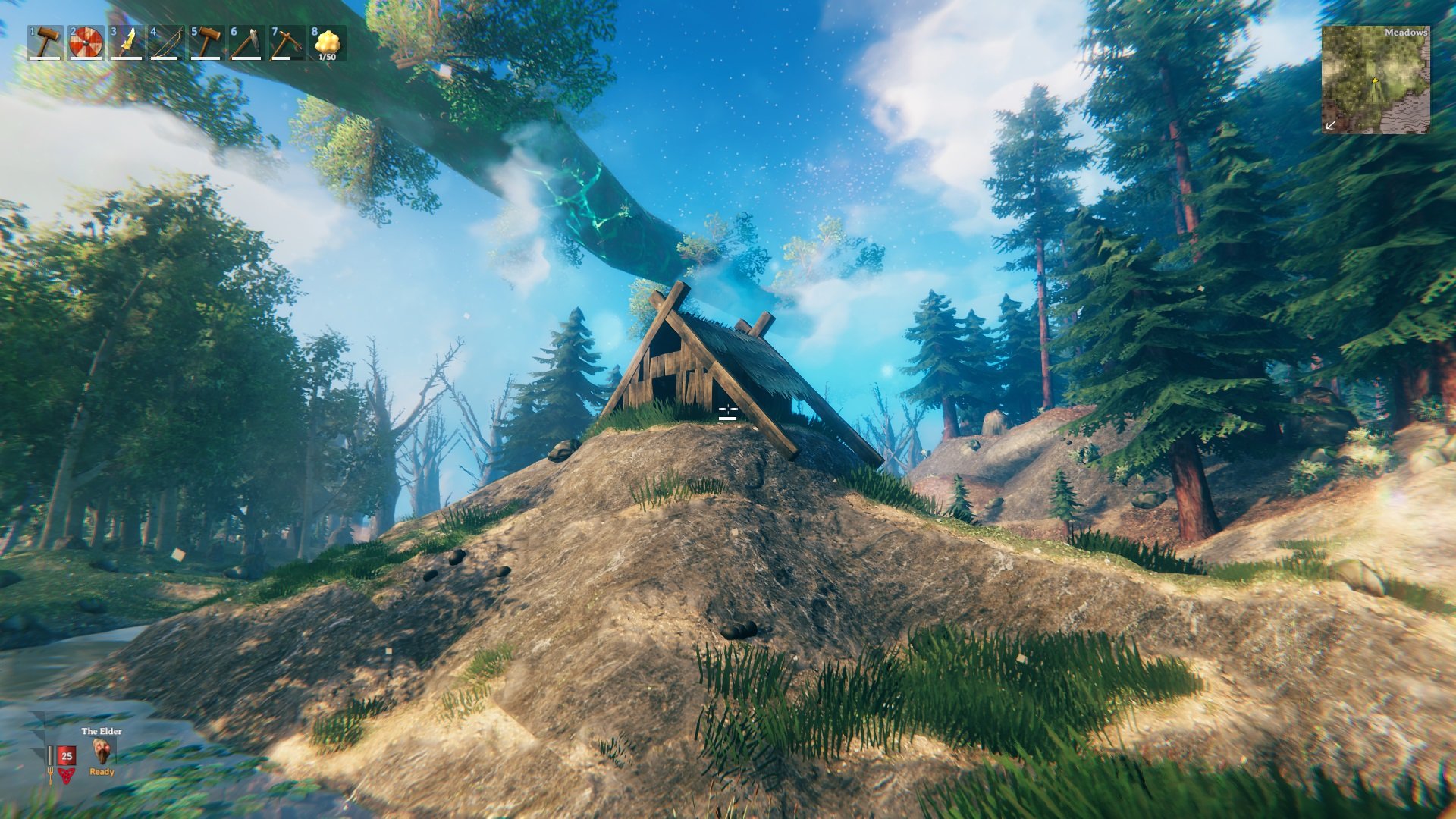This screenshot has width=1456, height=819.
Task: Open the Meadows minimap
Action: (x=1376, y=80)
